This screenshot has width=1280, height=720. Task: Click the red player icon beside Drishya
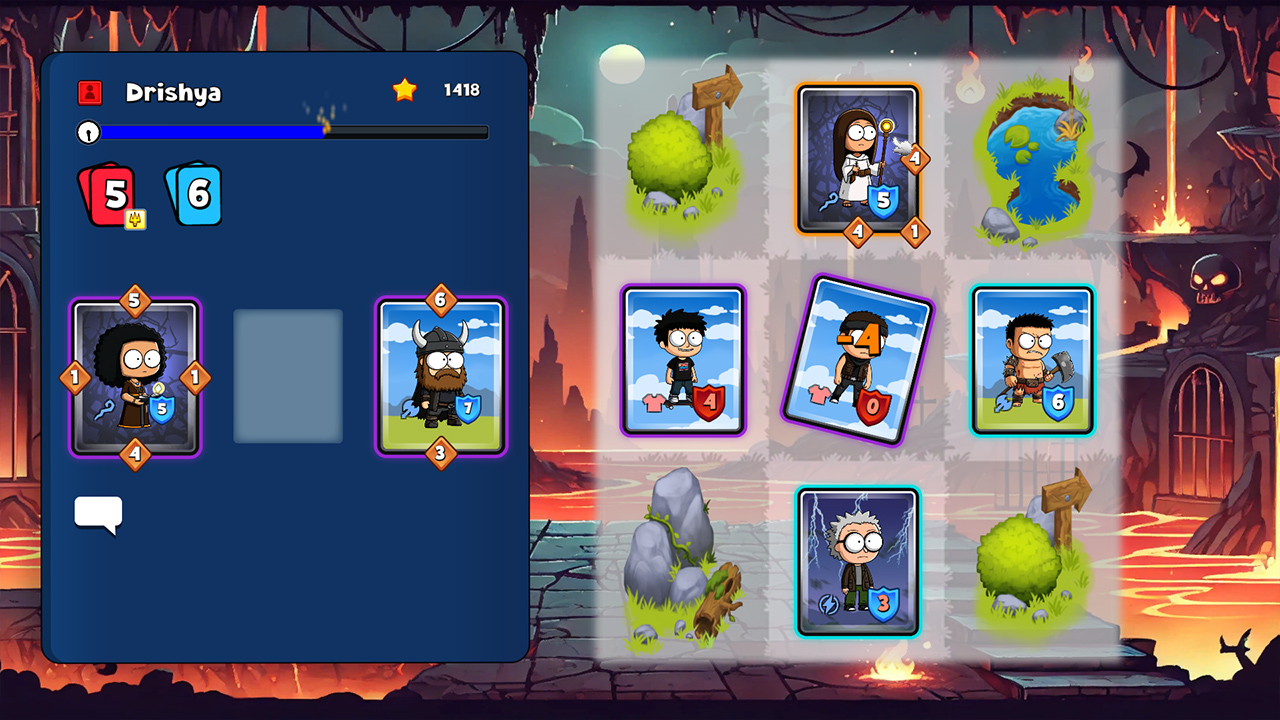click(90, 93)
